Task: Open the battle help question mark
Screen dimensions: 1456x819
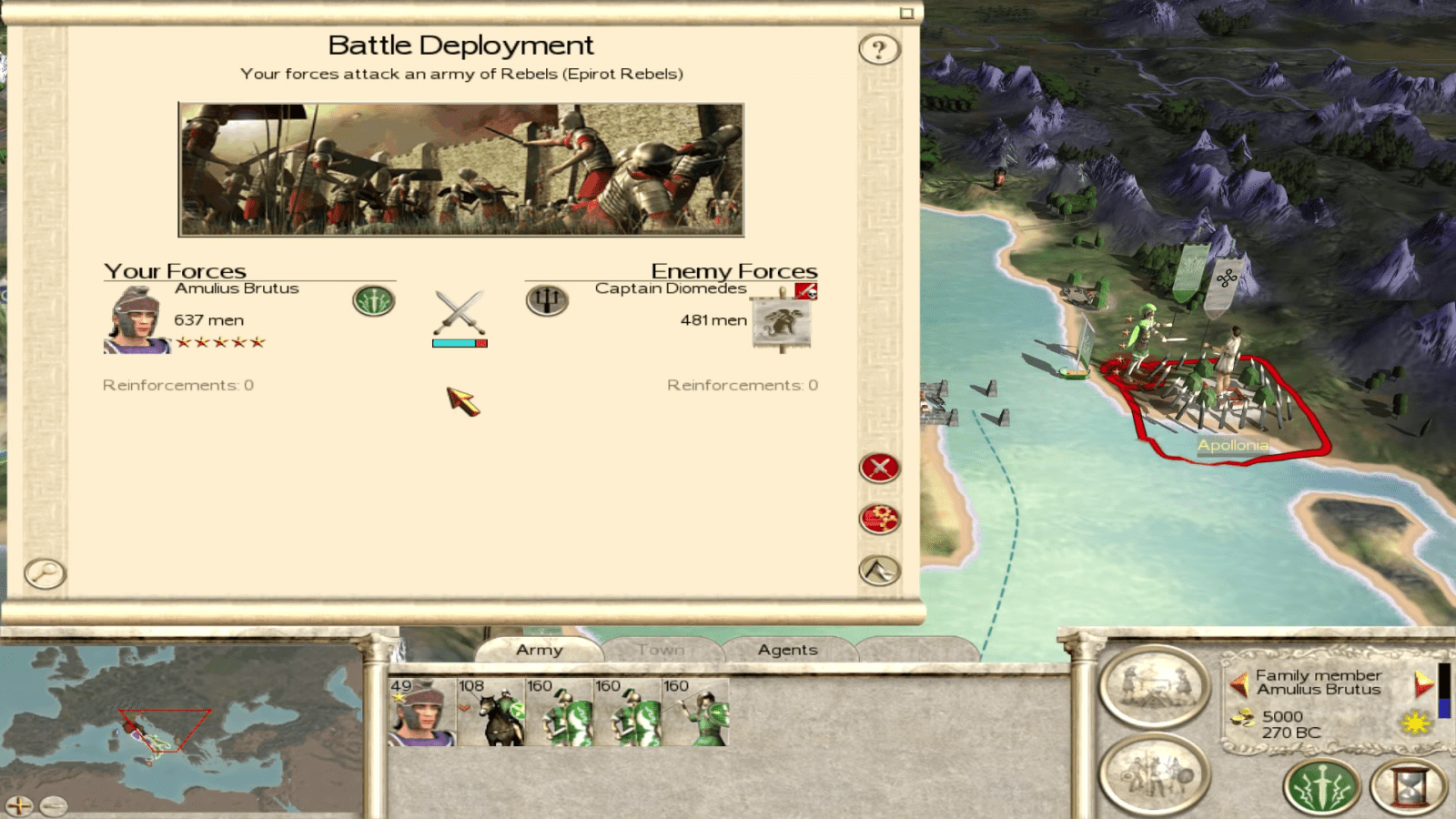Action: [x=878, y=49]
